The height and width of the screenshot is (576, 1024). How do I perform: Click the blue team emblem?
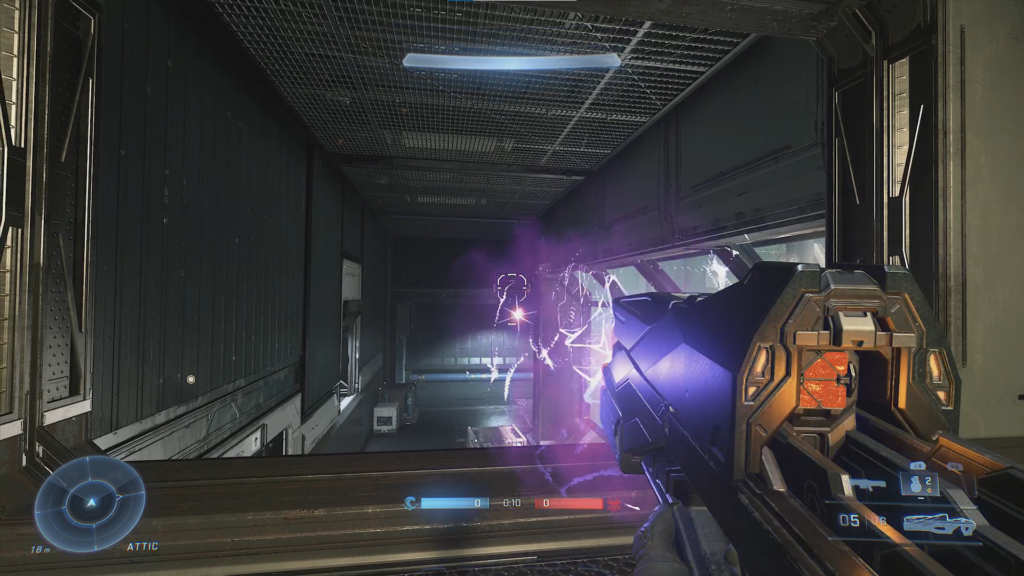tap(411, 503)
